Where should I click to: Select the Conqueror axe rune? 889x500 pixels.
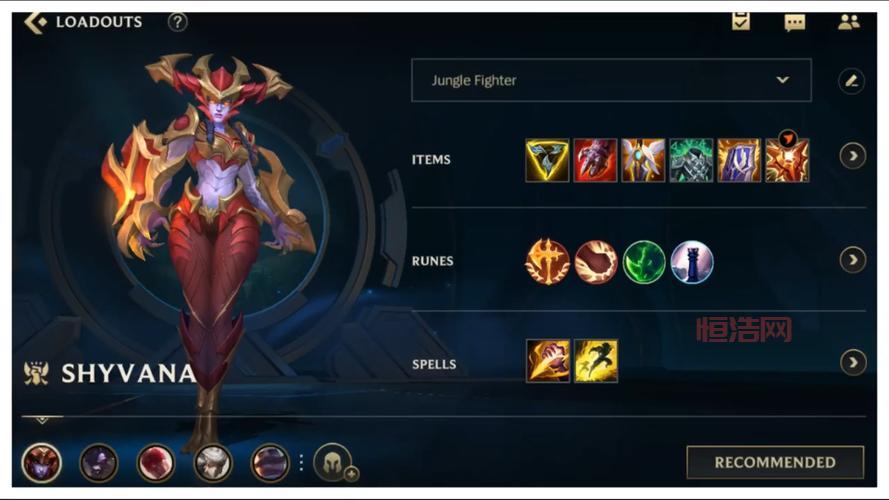point(547,262)
